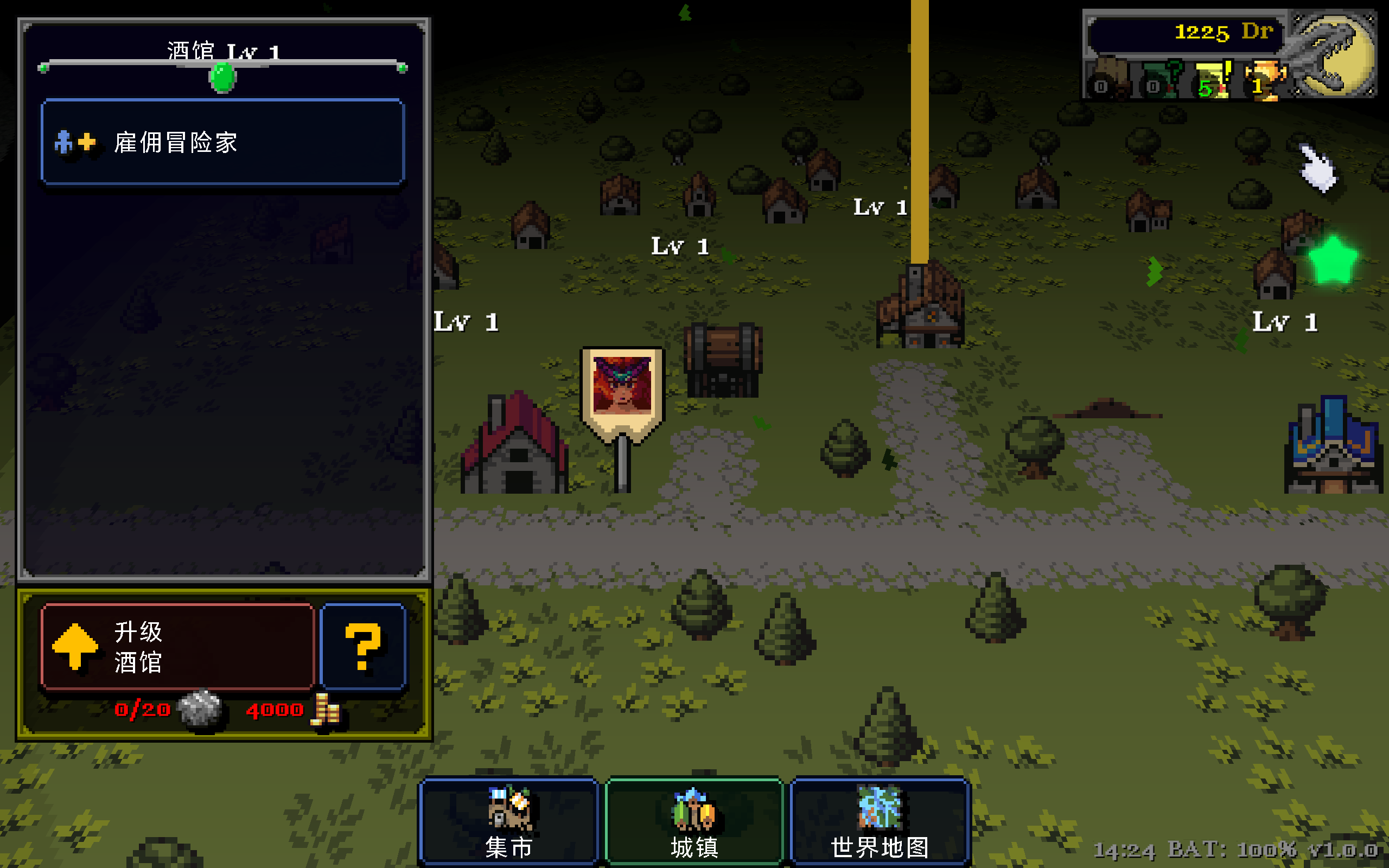
Task: Click the green gem on the tavern slider
Action: click(x=222, y=77)
